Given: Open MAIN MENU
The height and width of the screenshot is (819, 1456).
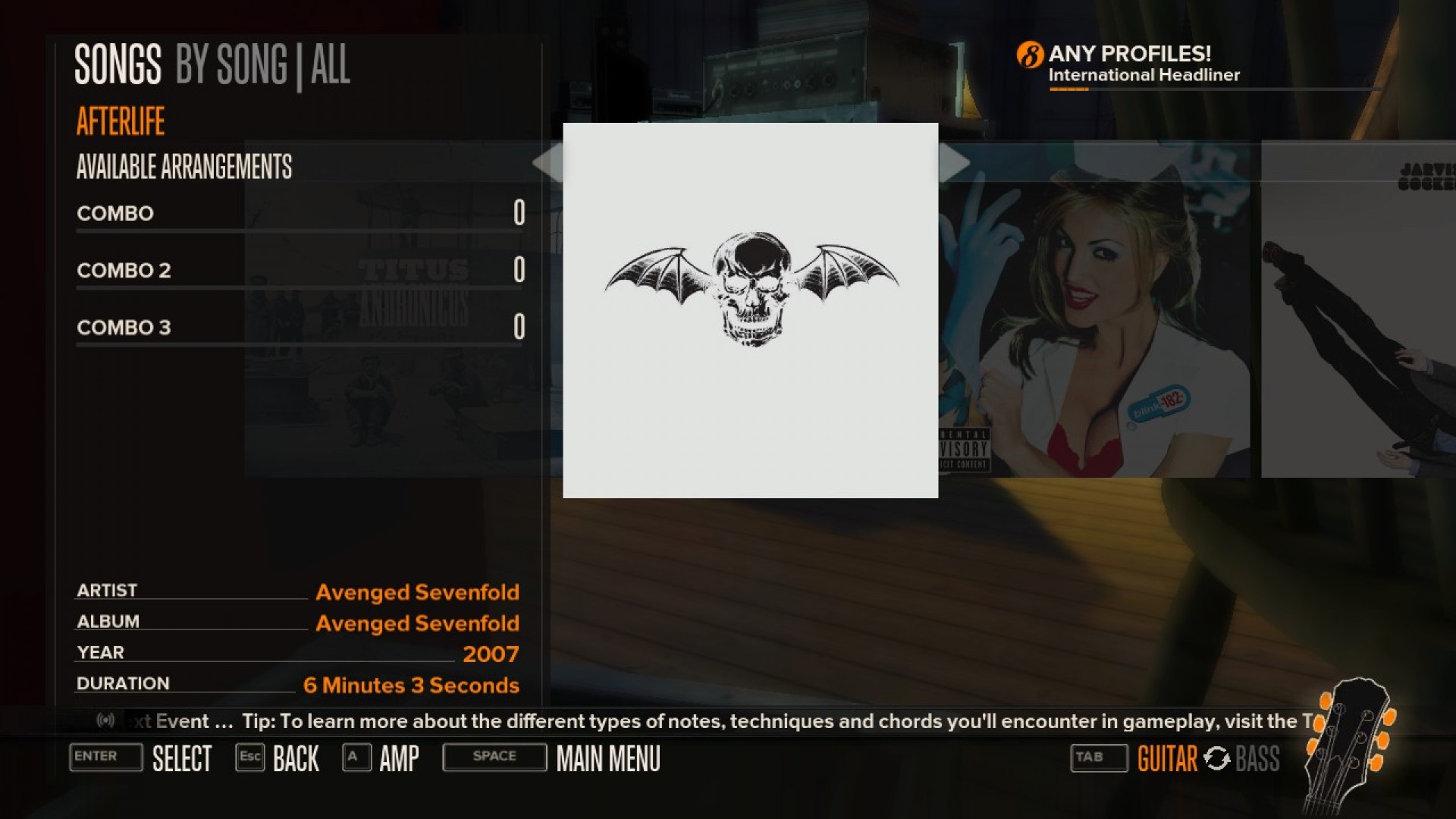Looking at the screenshot, I should tap(607, 758).
